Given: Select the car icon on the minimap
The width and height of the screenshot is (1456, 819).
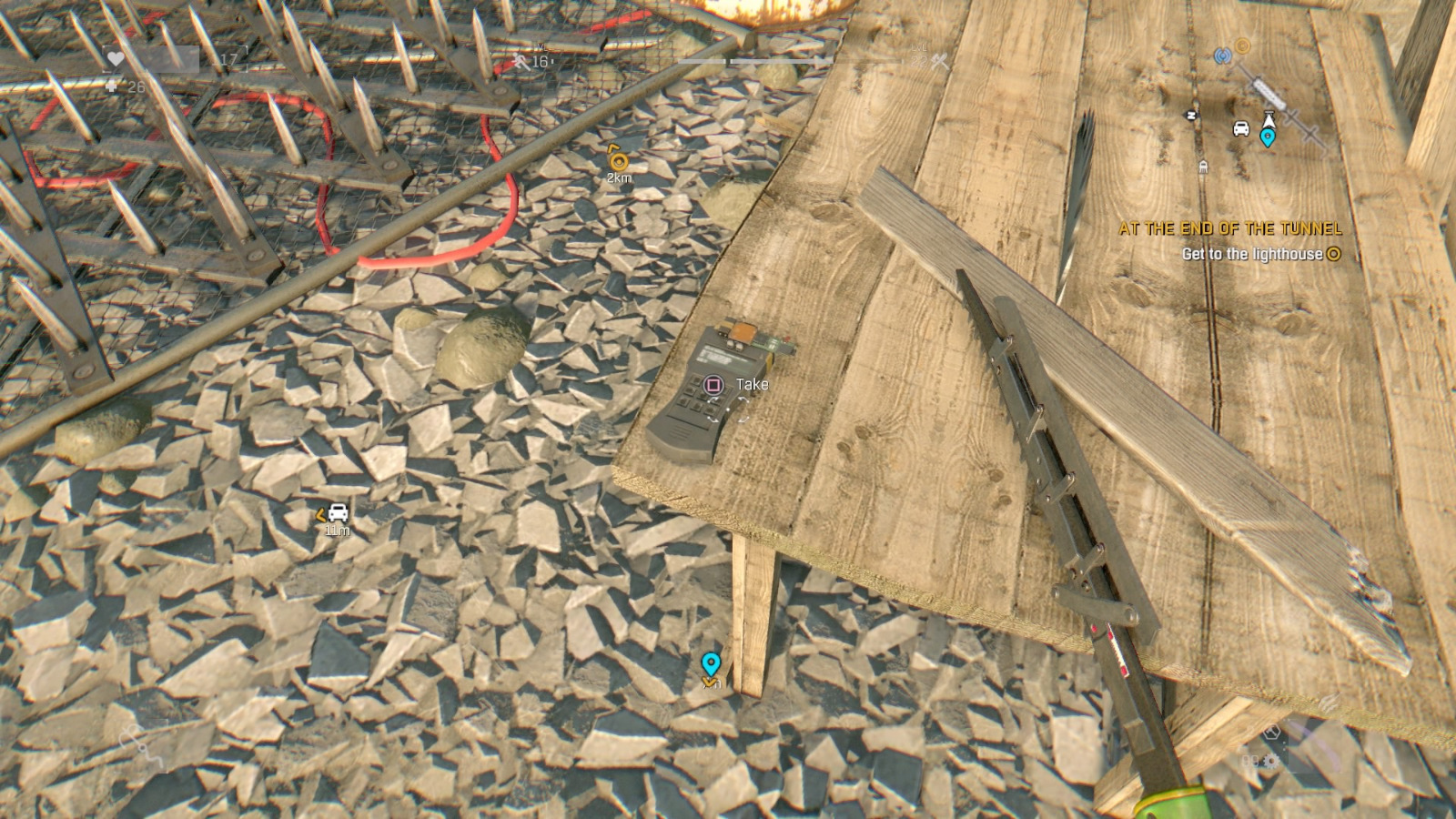Looking at the screenshot, I should pyautogui.click(x=1240, y=128).
